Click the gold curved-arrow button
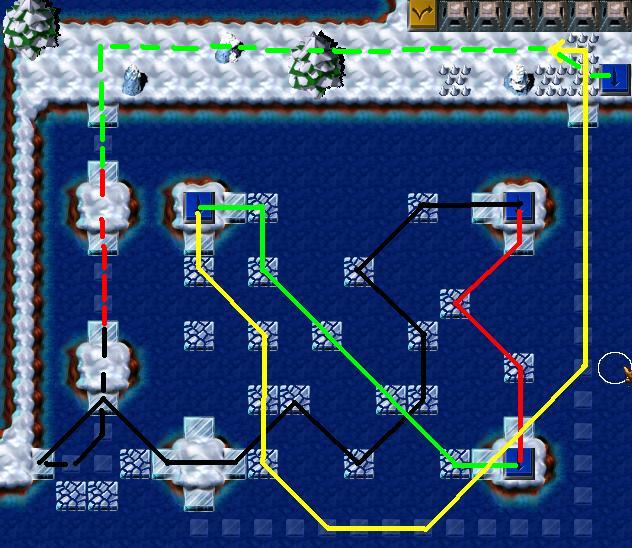 (424, 13)
